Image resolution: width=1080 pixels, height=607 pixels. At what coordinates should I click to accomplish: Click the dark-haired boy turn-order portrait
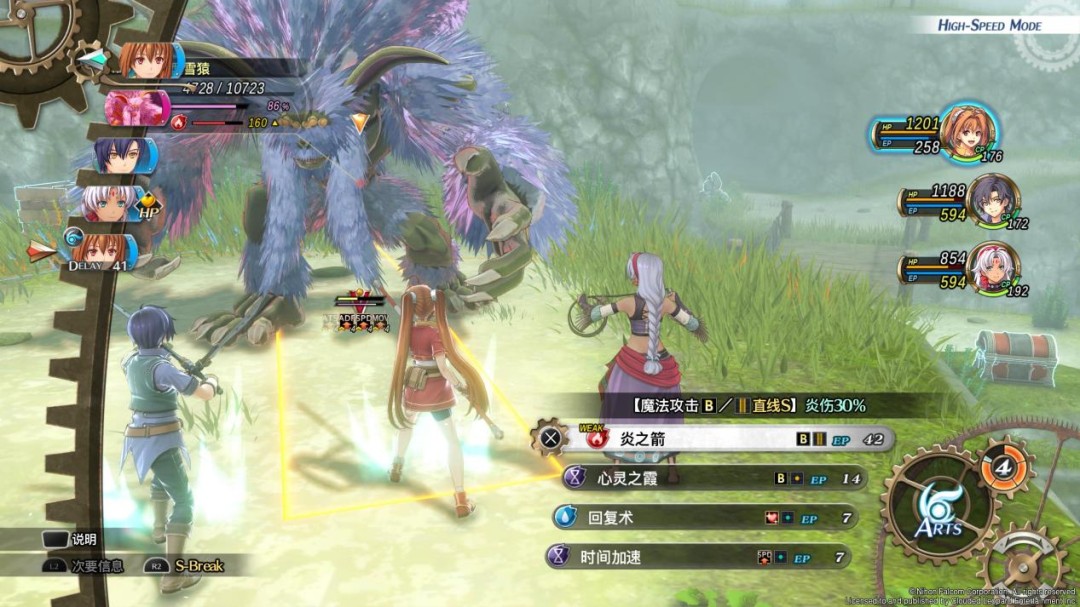(124, 156)
